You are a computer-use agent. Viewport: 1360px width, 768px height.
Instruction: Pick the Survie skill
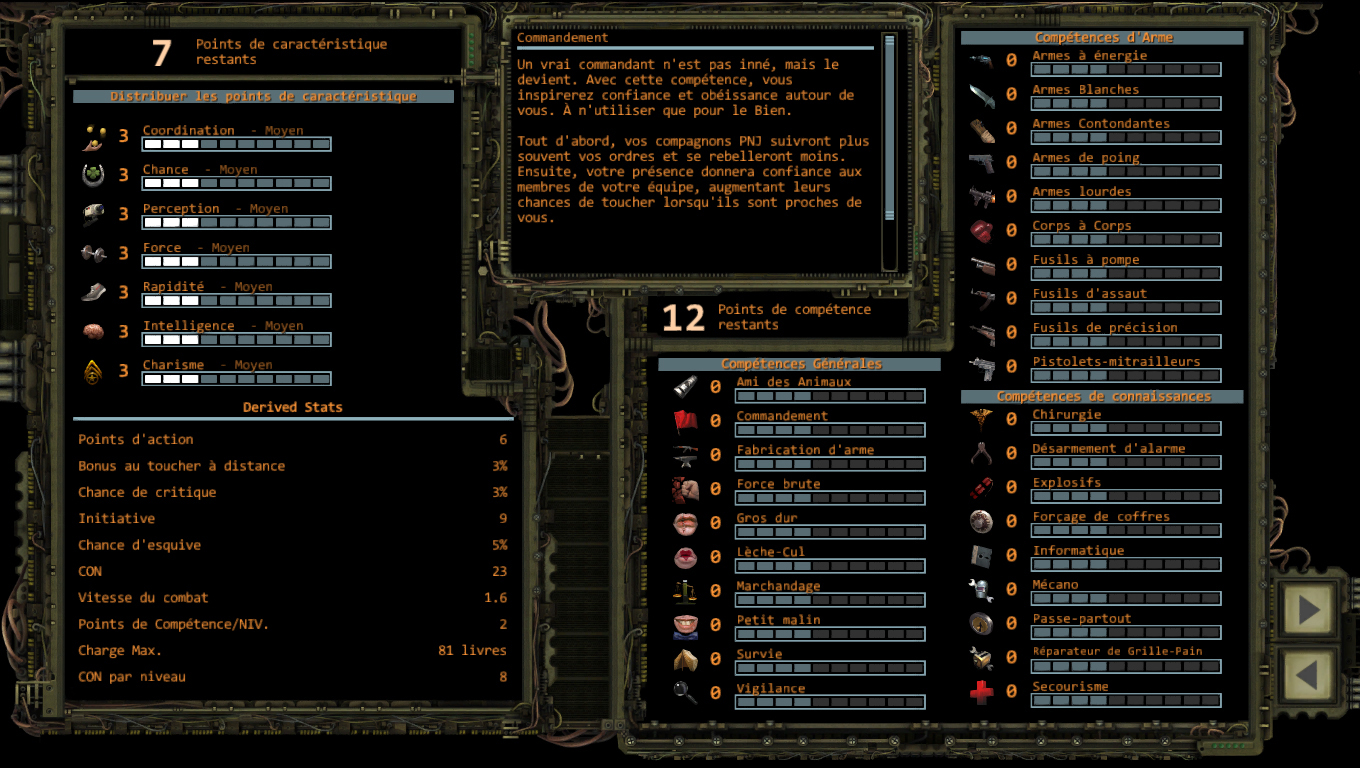click(760, 654)
